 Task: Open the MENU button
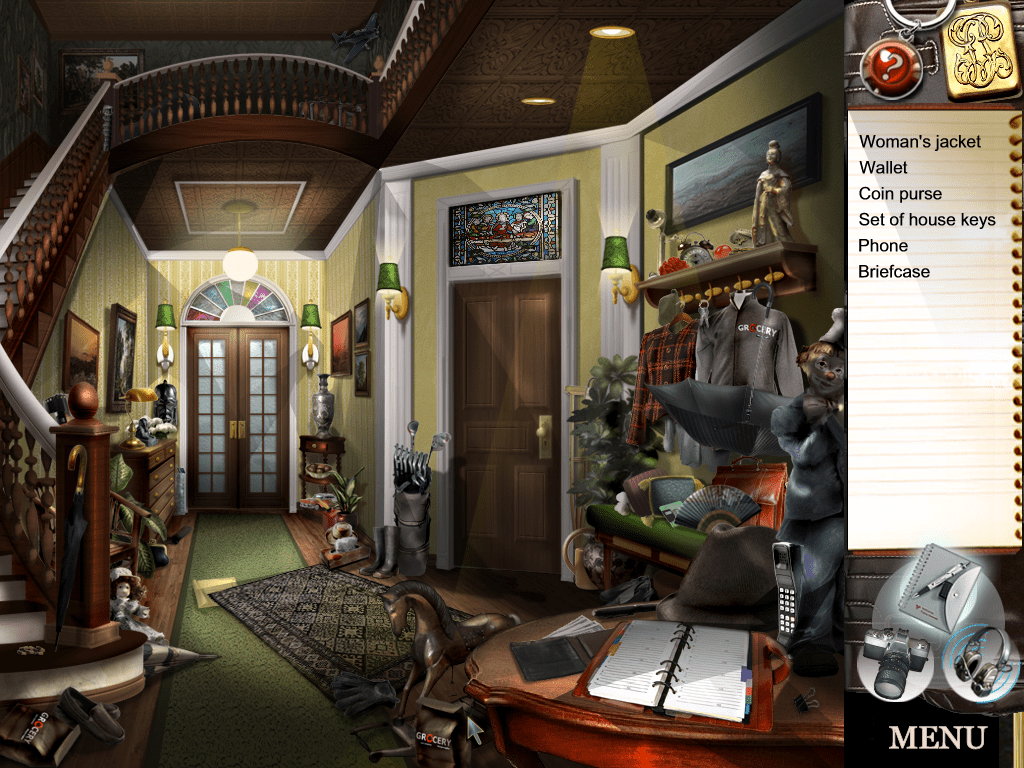(937, 738)
